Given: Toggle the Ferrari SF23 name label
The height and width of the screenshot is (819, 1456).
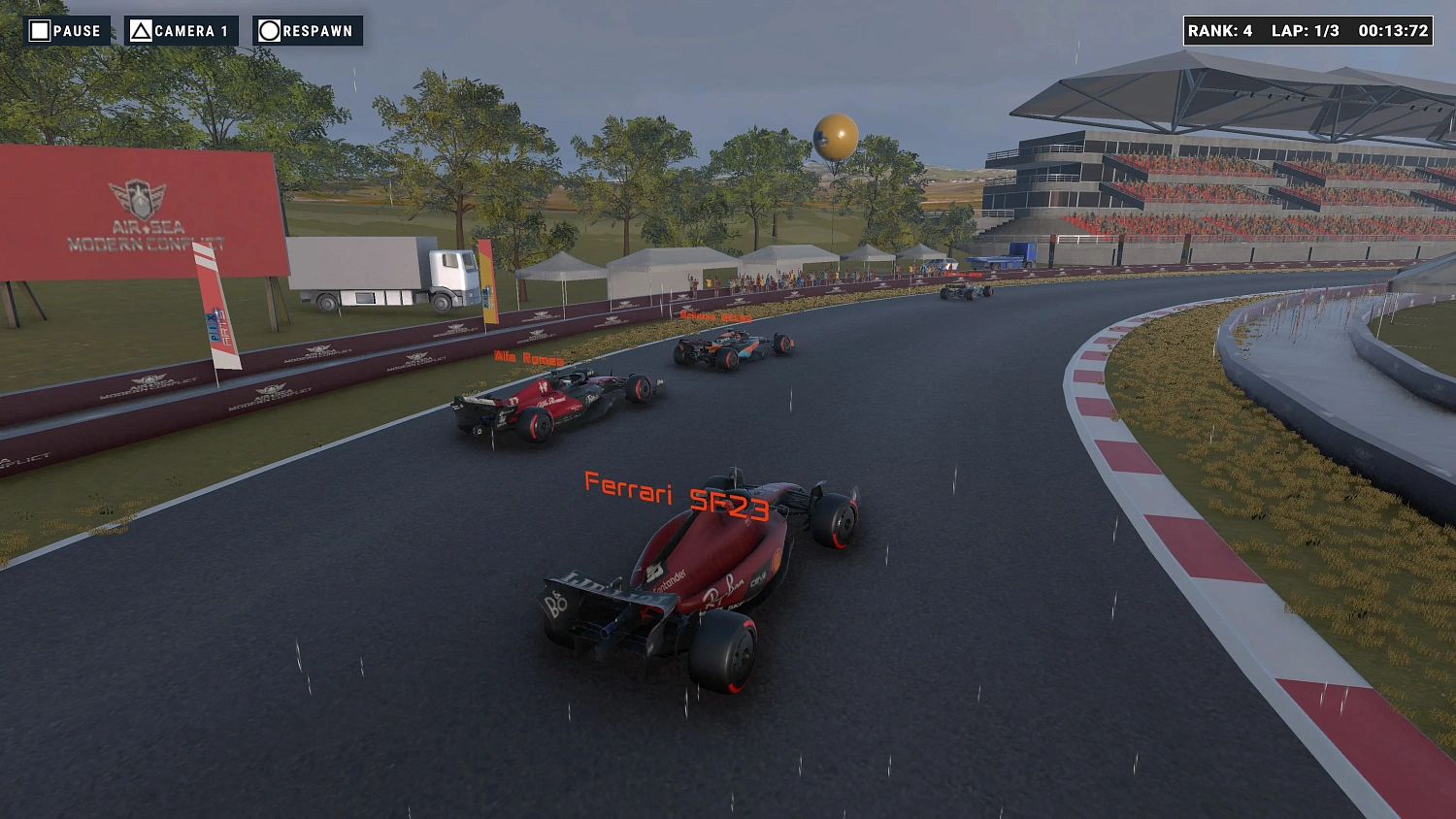Looking at the screenshot, I should click(675, 492).
